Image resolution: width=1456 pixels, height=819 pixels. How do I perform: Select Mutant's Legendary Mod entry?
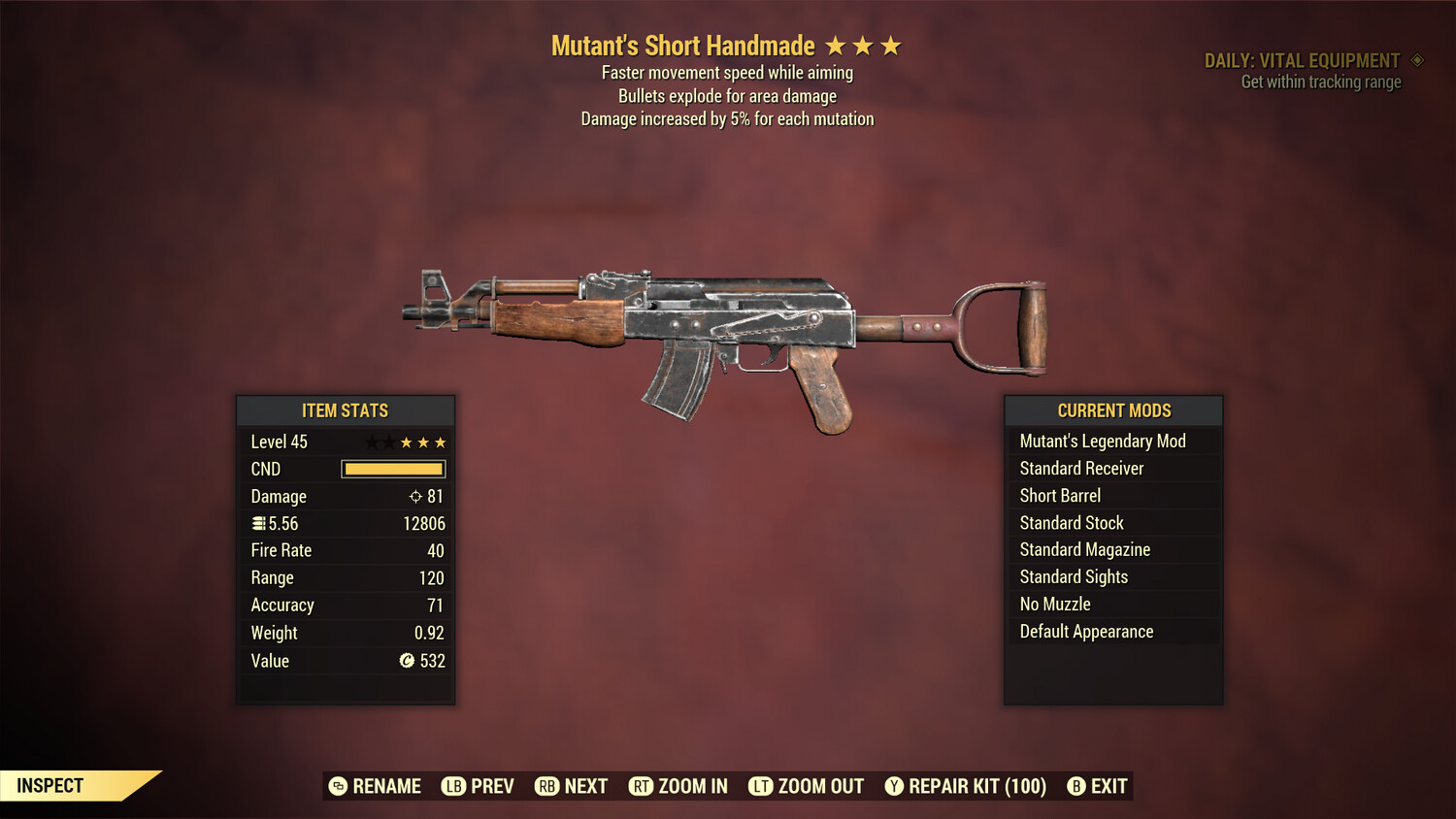point(1102,441)
